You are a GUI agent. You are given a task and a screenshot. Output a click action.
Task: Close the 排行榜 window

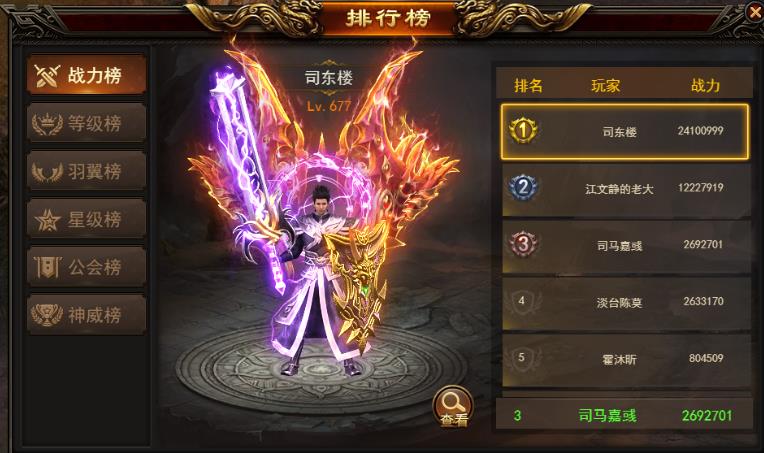coord(754,12)
